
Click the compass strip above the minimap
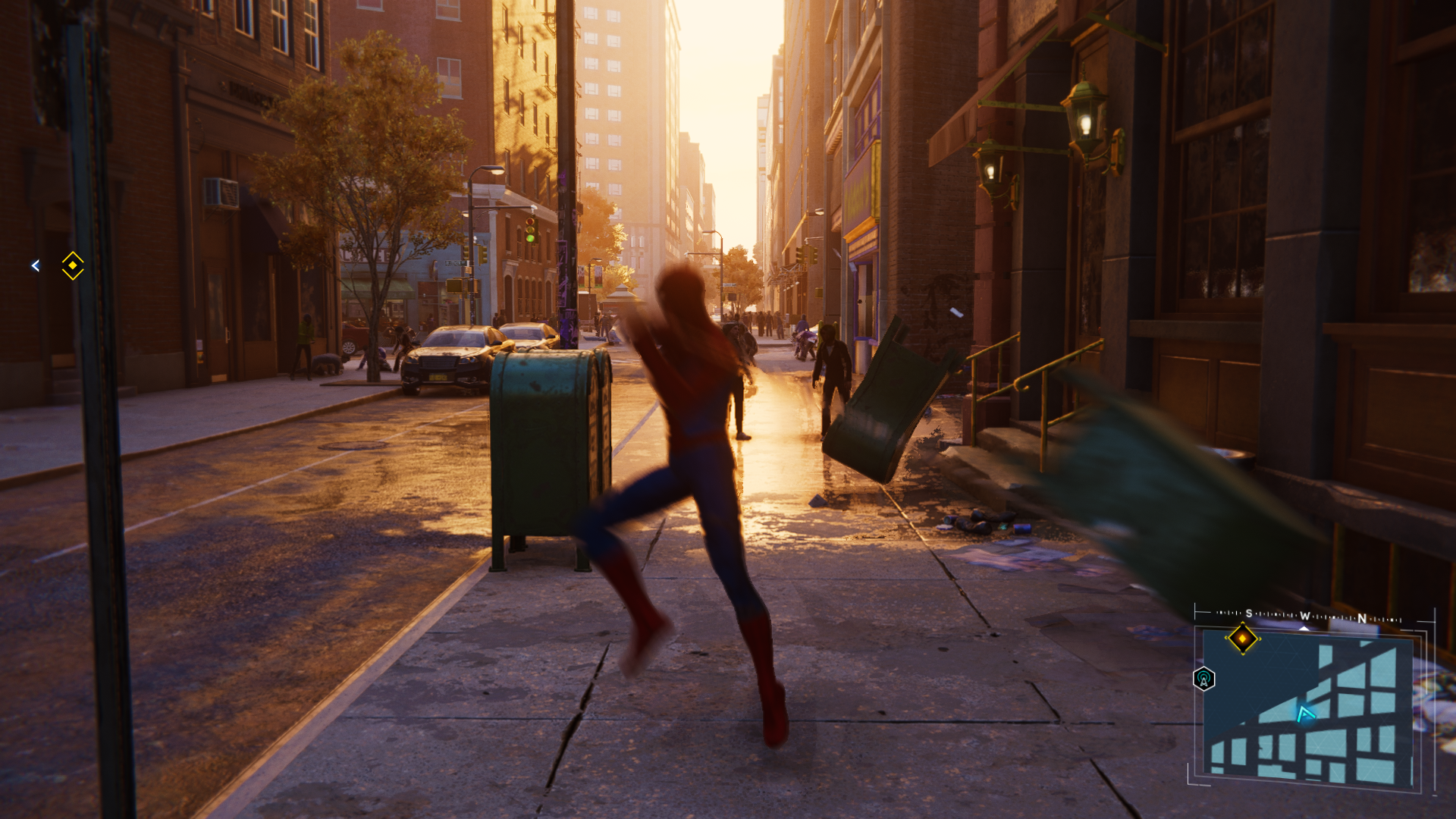coord(1308,617)
